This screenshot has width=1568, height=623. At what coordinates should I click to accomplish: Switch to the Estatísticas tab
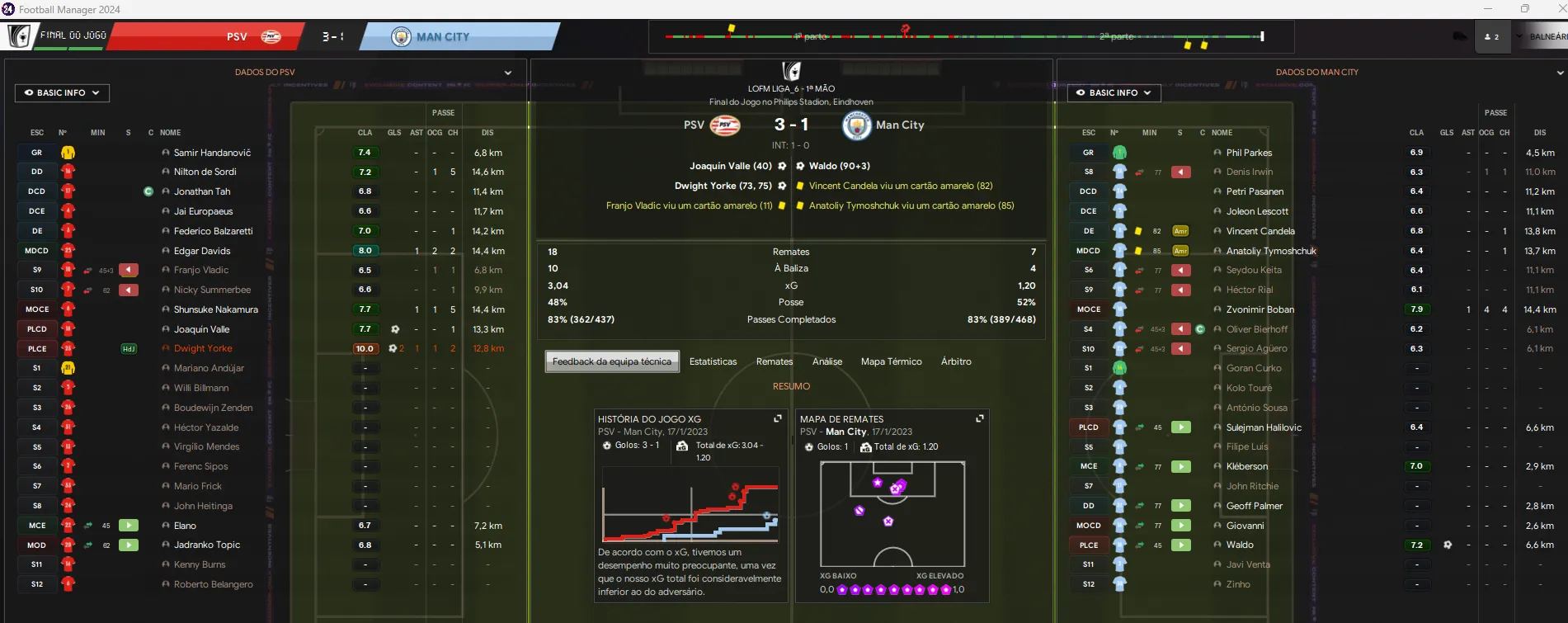tap(713, 361)
